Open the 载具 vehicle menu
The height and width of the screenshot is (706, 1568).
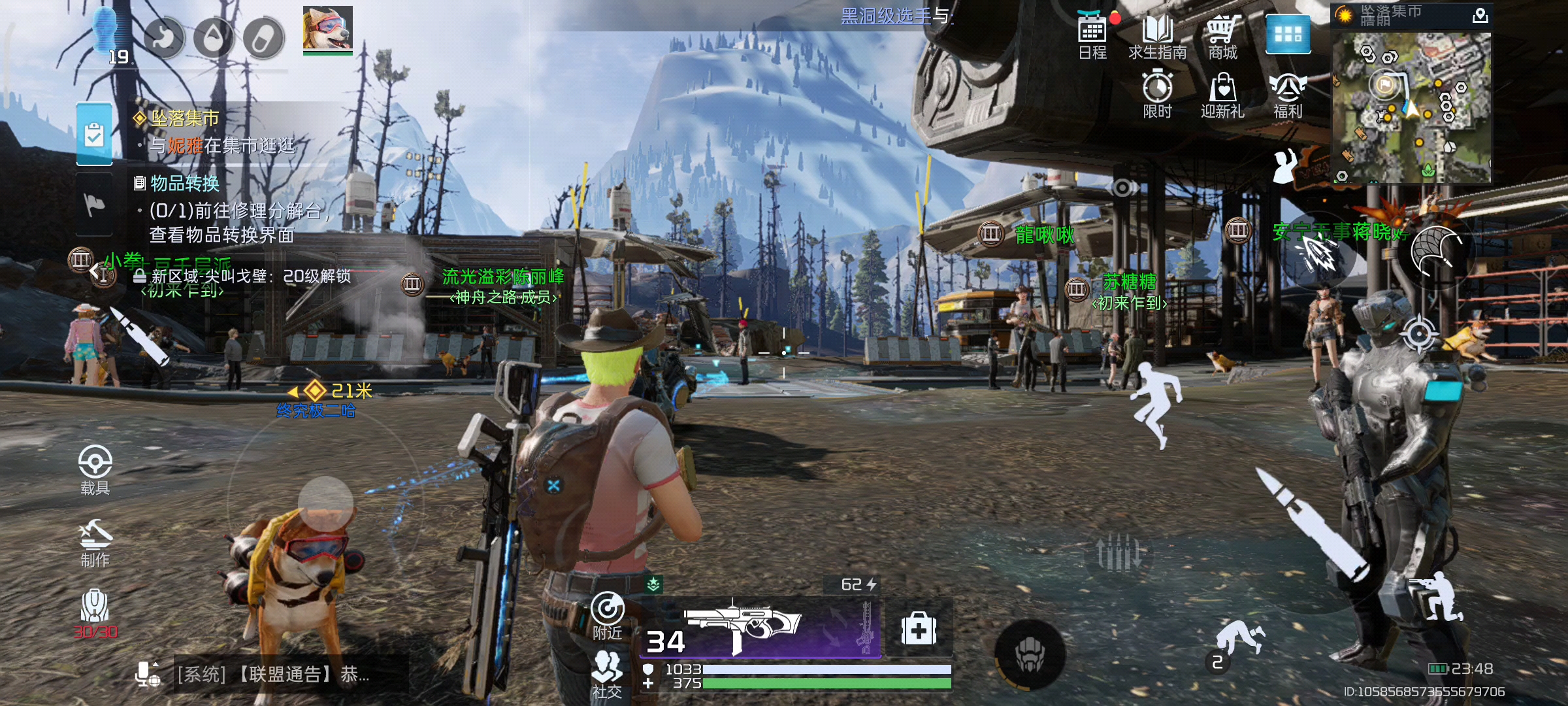click(95, 469)
